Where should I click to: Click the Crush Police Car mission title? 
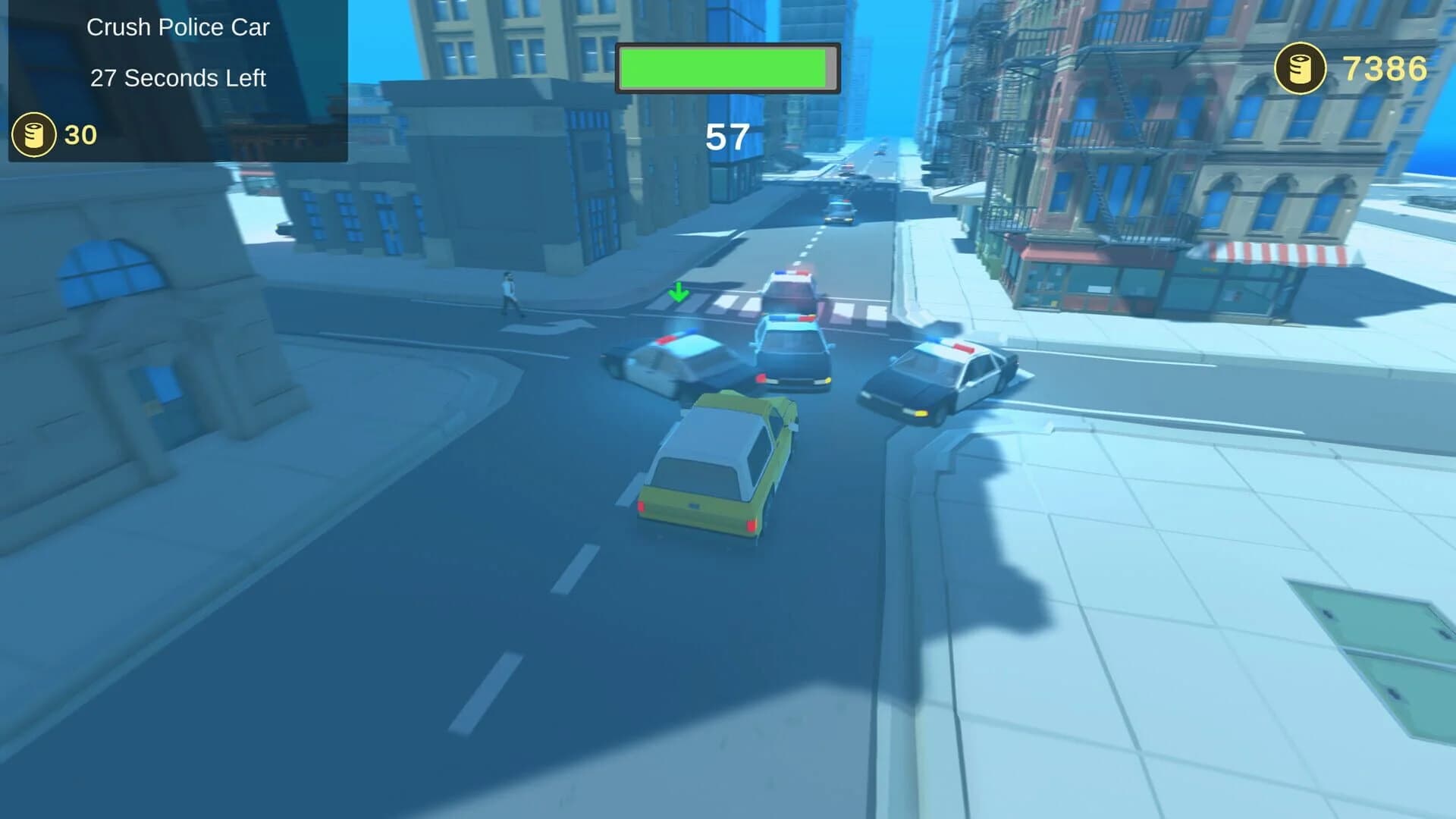[178, 27]
